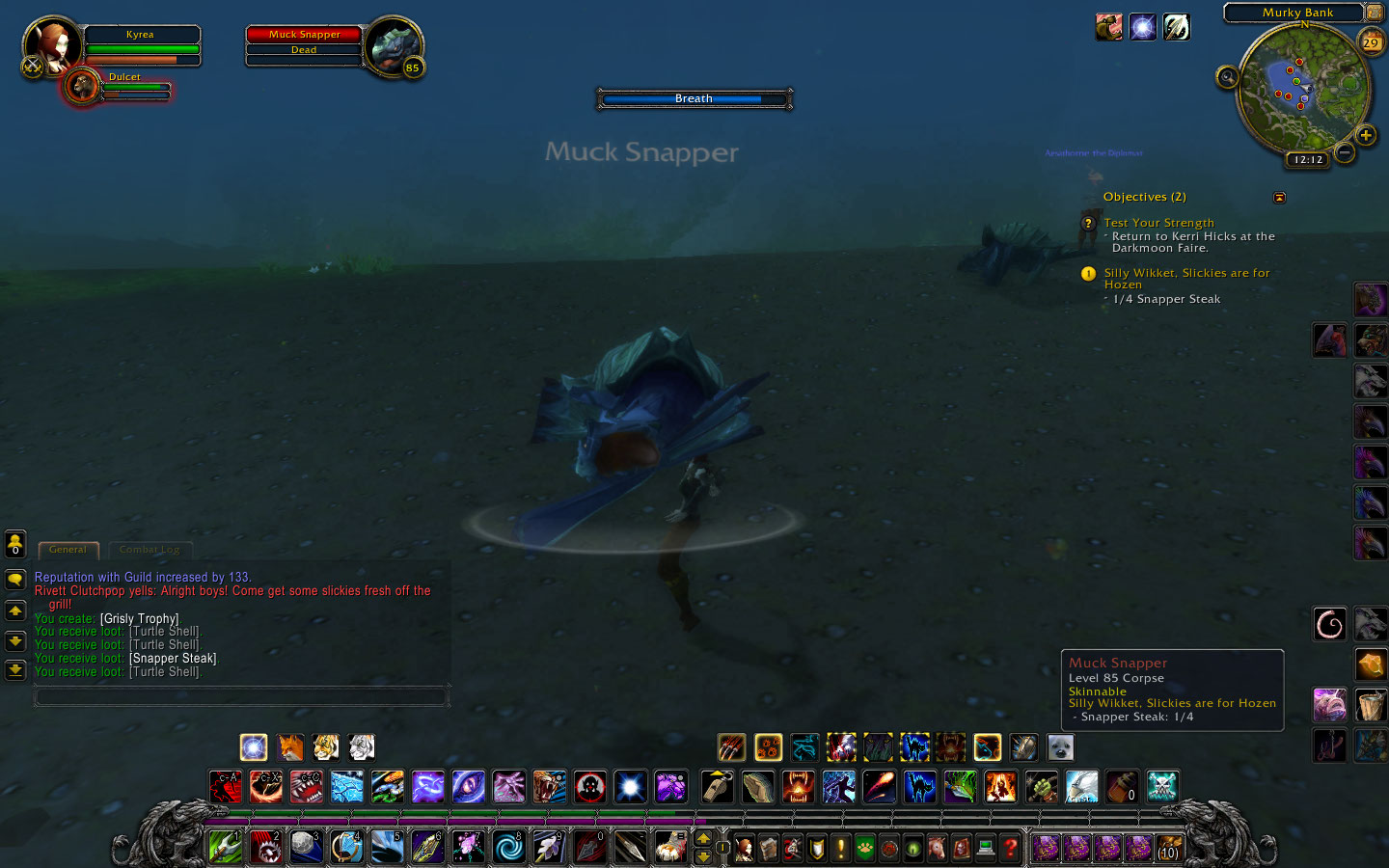The height and width of the screenshot is (868, 1389).
Task: Select the Dulcet pet frame
Action: [84, 87]
